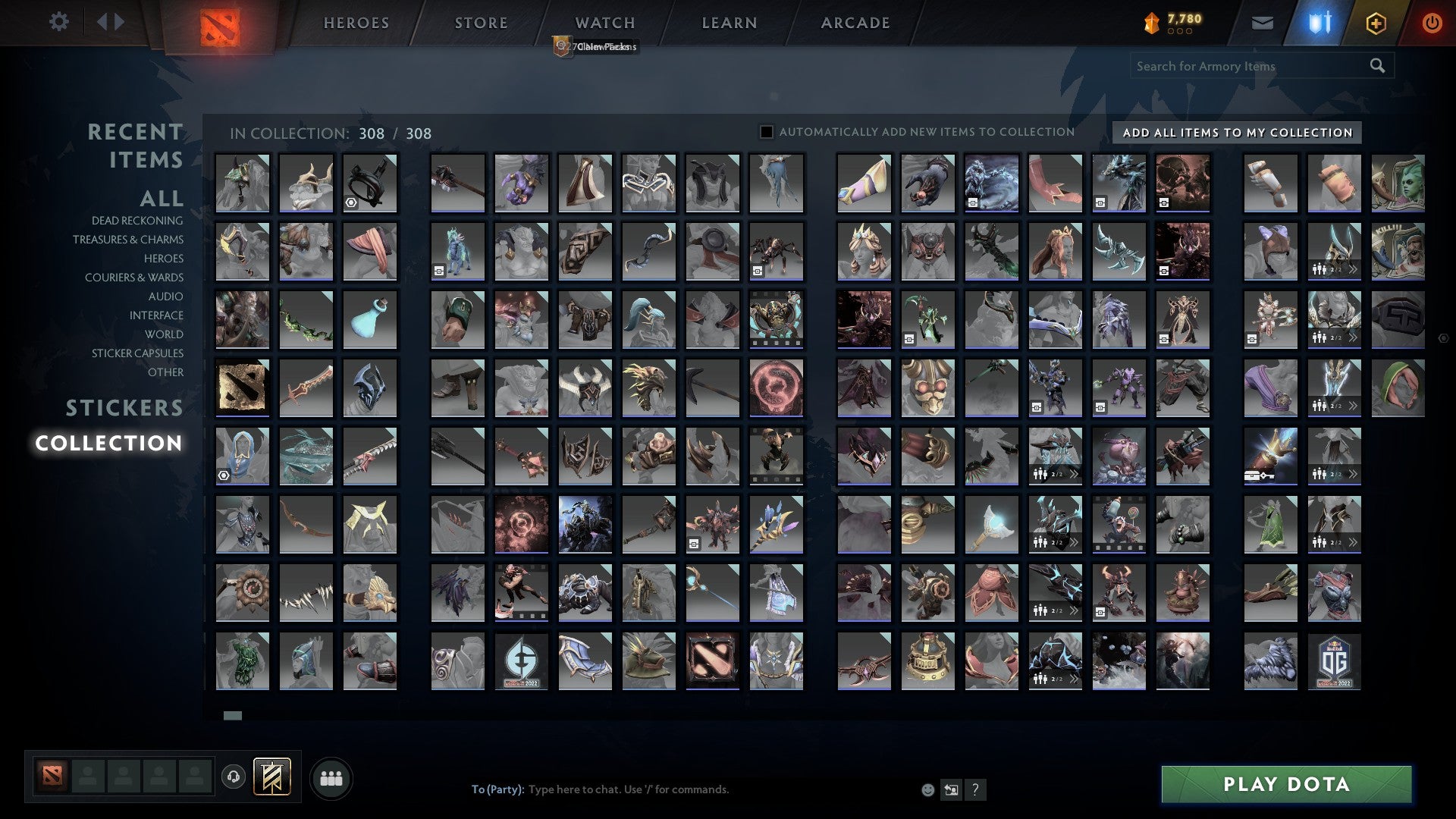Switch to the STORE tab
This screenshot has width=1456, height=819.
pos(480,23)
